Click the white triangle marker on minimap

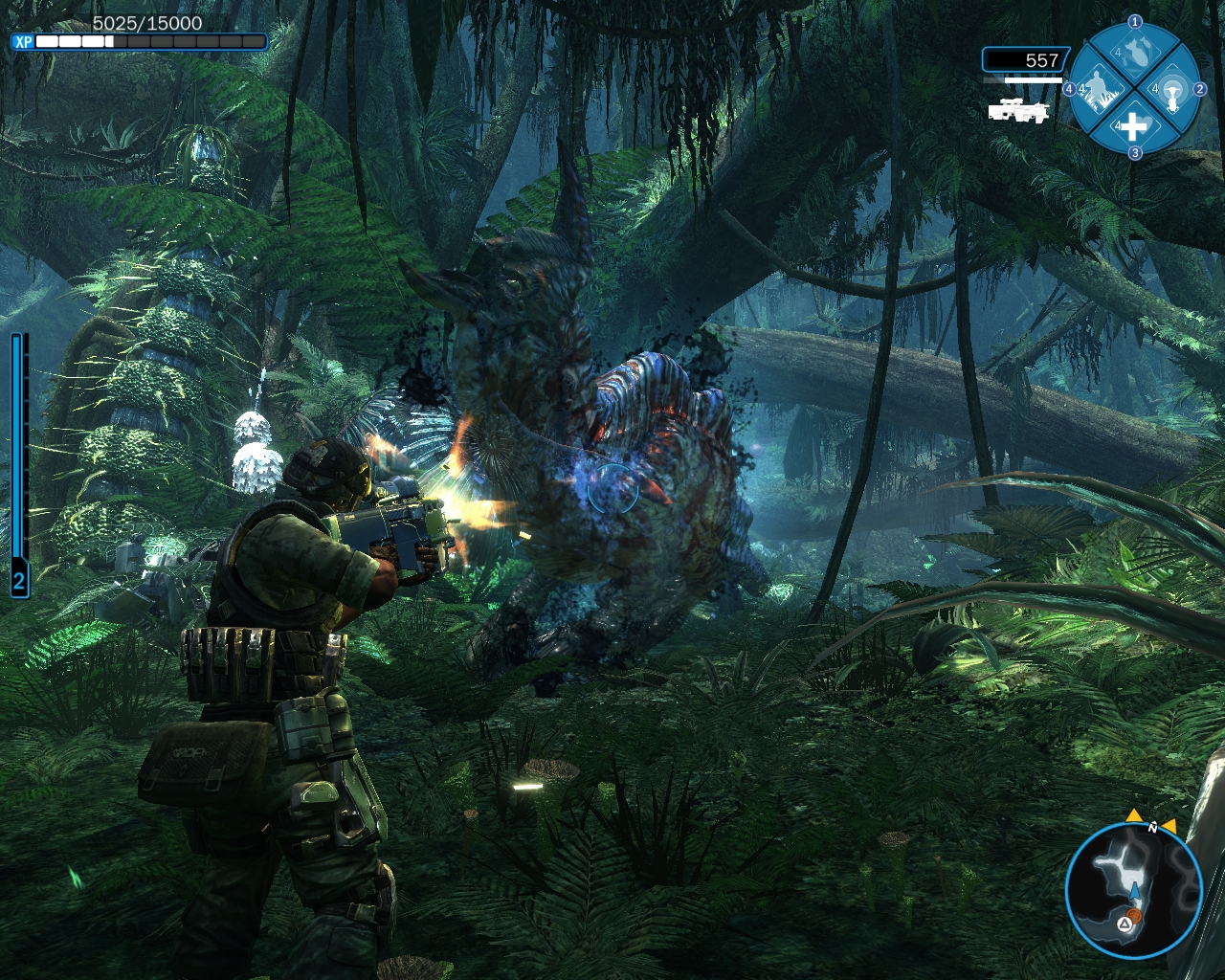(x=1125, y=925)
